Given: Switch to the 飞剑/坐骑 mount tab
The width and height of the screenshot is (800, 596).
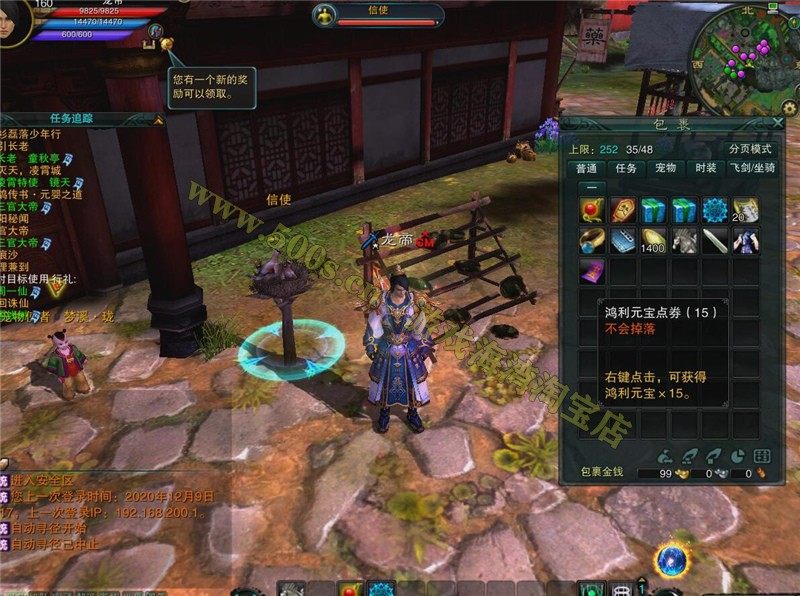Looking at the screenshot, I should [754, 169].
